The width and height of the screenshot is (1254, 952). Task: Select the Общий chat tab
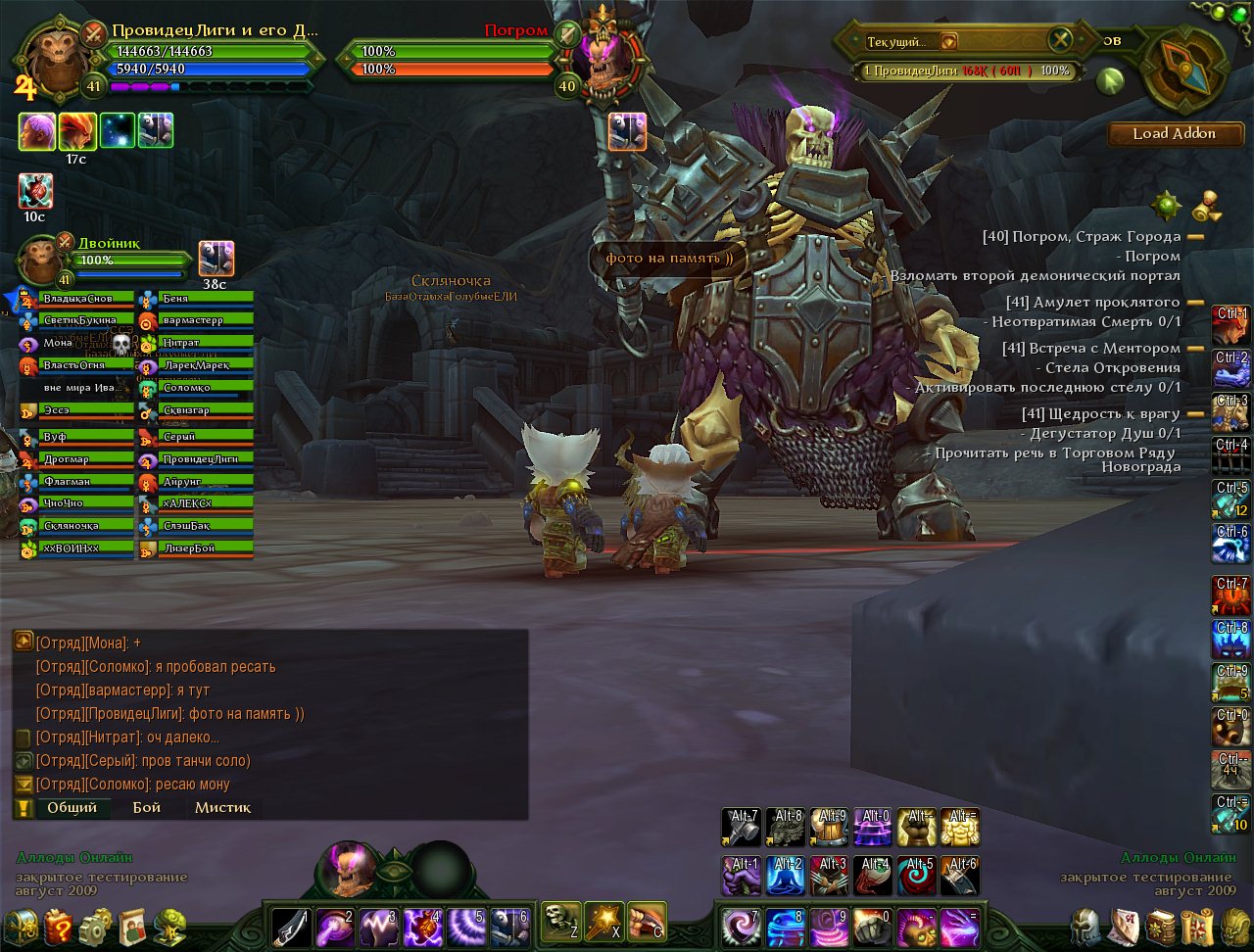click(x=72, y=808)
